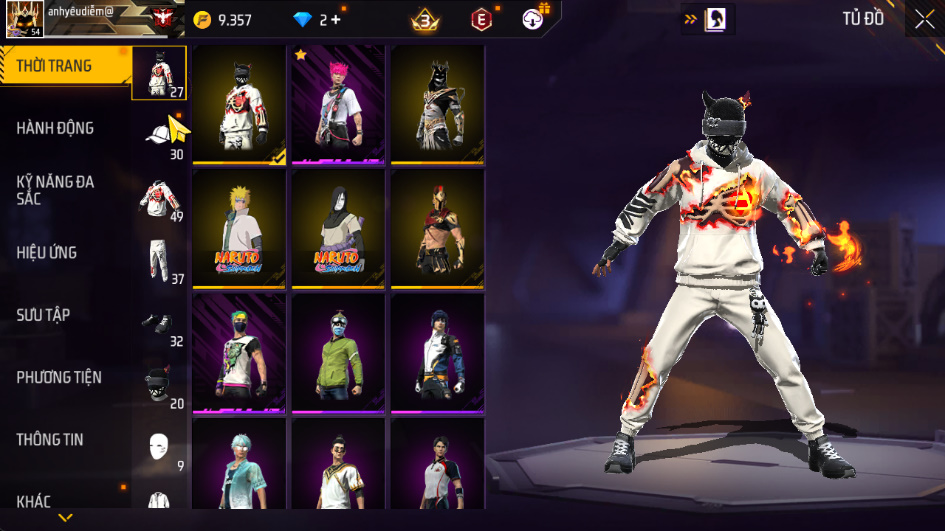Open the HIỆU ỨNG category
The height and width of the screenshot is (531, 945).
click(47, 253)
